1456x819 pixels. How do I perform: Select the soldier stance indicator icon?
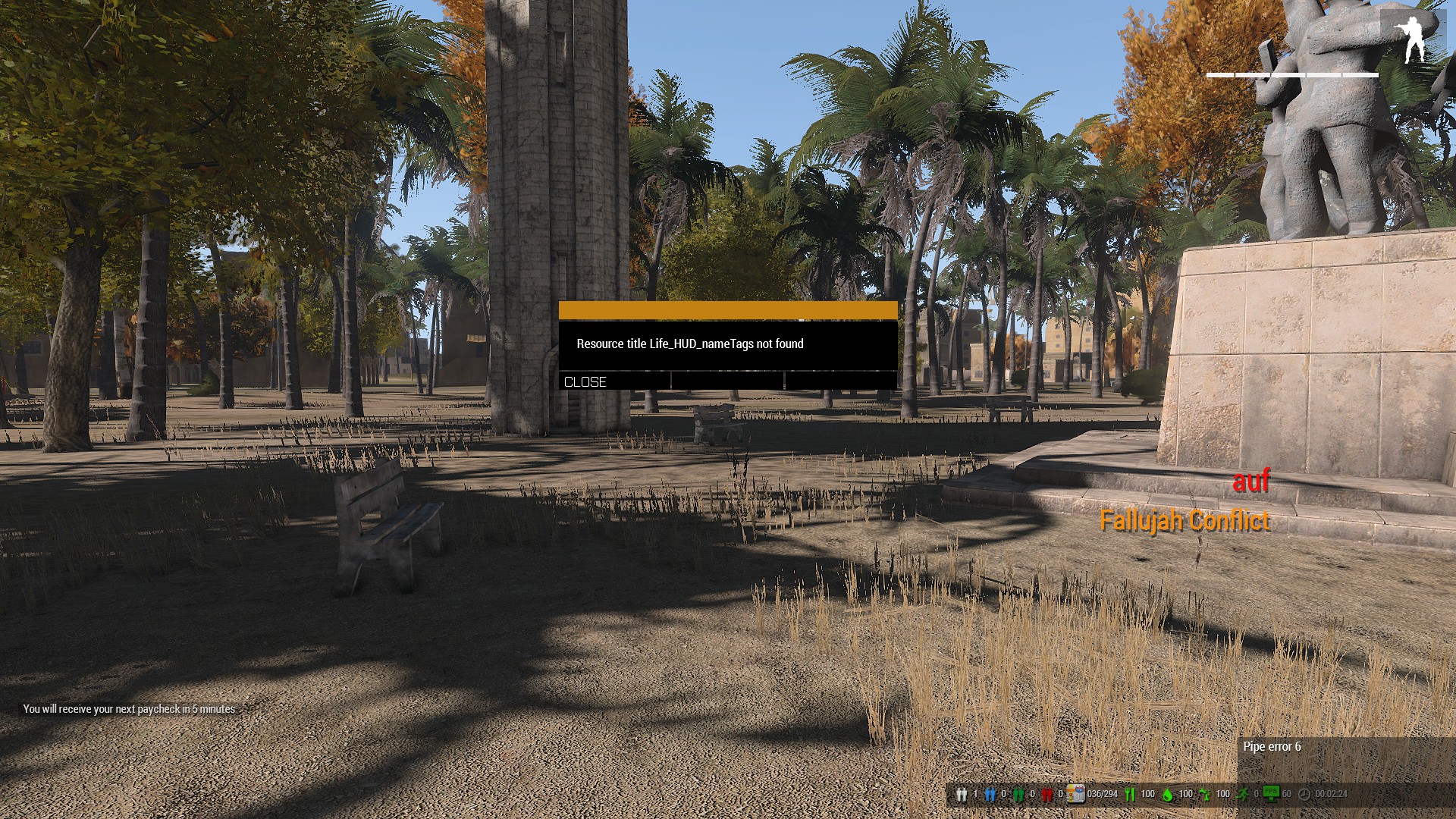tap(1413, 39)
